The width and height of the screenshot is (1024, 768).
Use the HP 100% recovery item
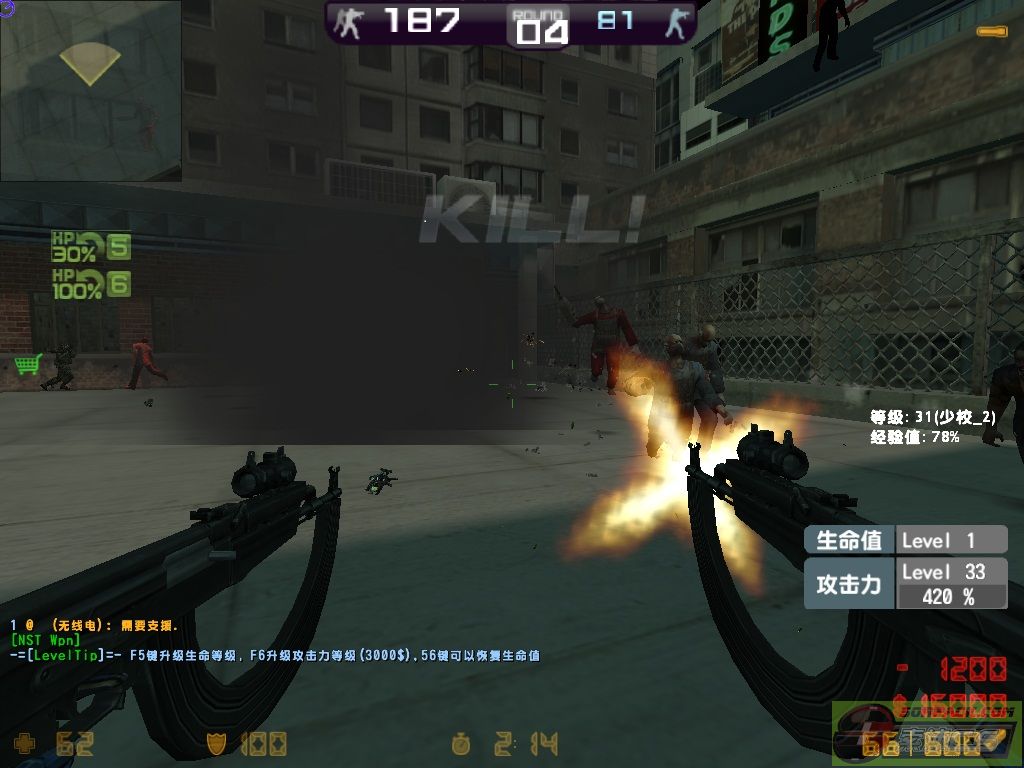90,284
